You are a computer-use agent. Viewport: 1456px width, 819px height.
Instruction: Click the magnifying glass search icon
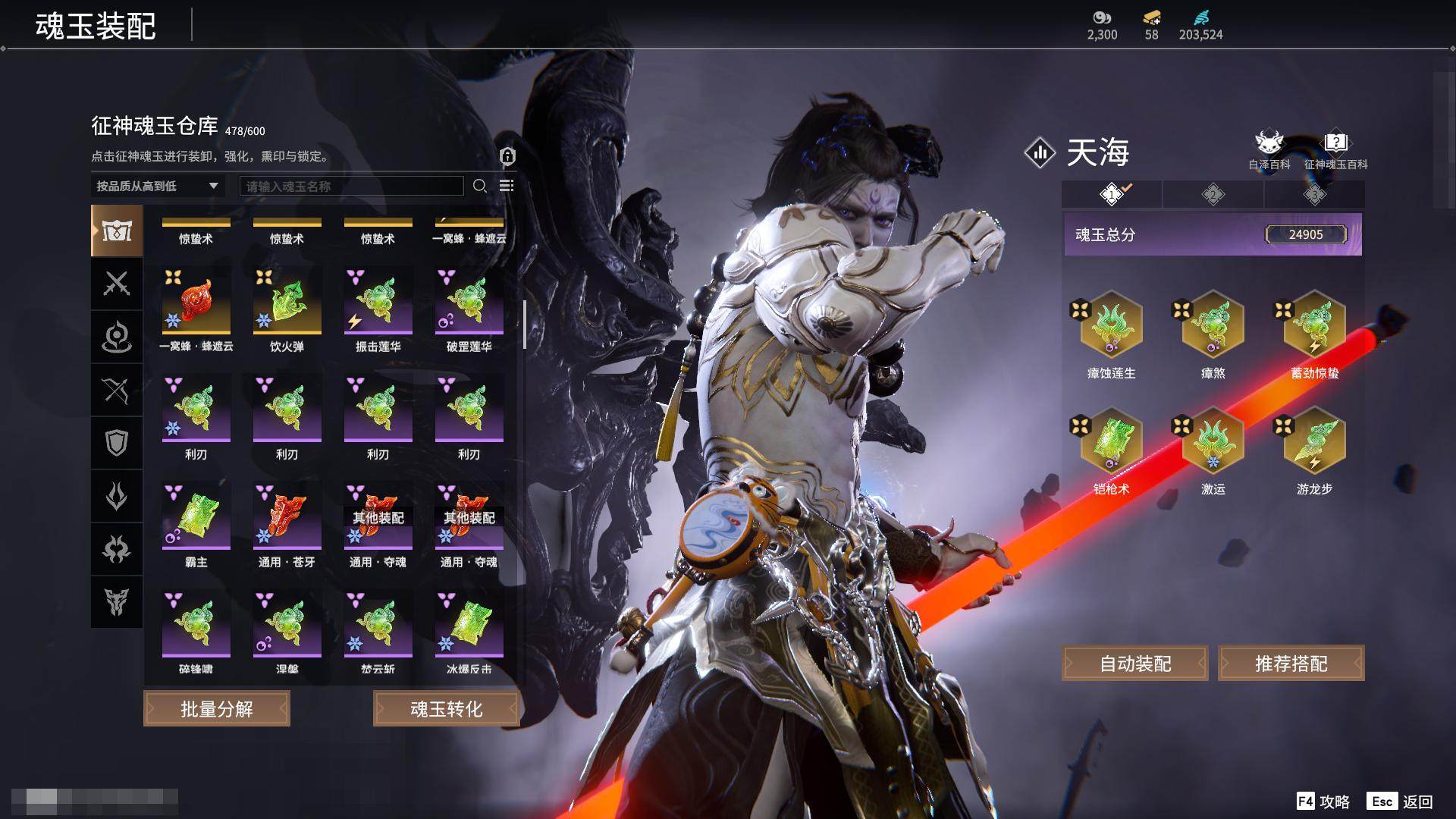[479, 186]
